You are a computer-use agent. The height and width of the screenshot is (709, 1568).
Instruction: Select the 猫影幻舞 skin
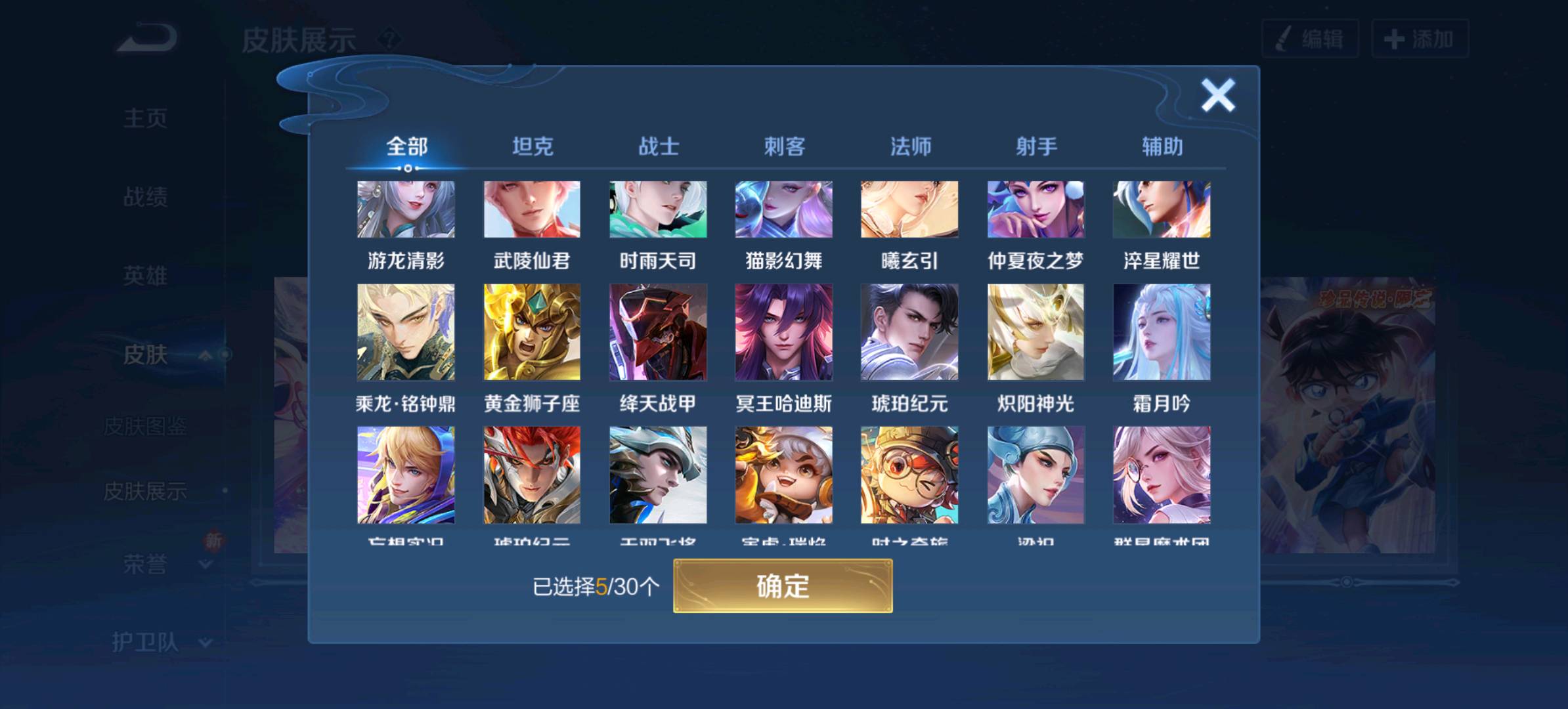point(784,209)
